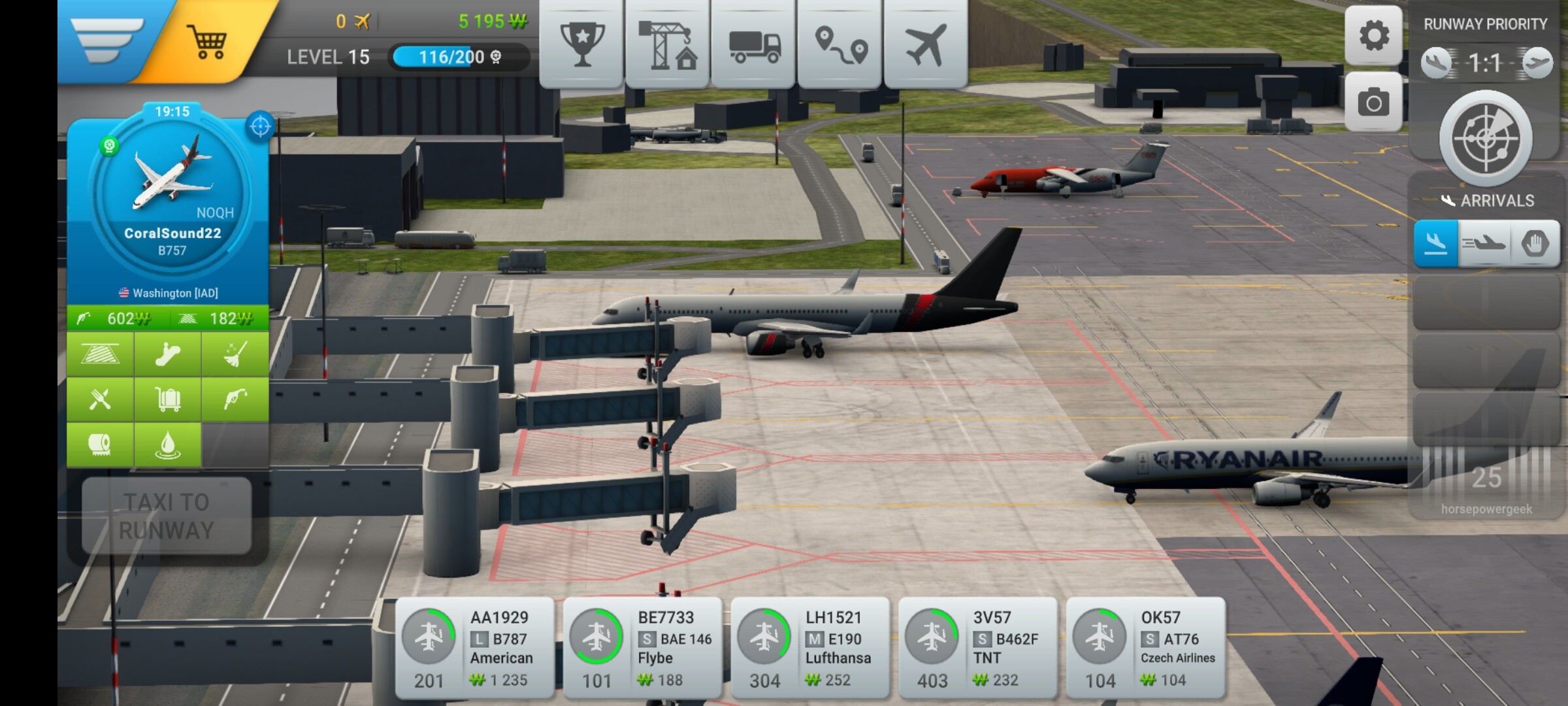Screen dimensions: 1568x706
Task: Open the airplane fleet menu
Action: pos(925,43)
